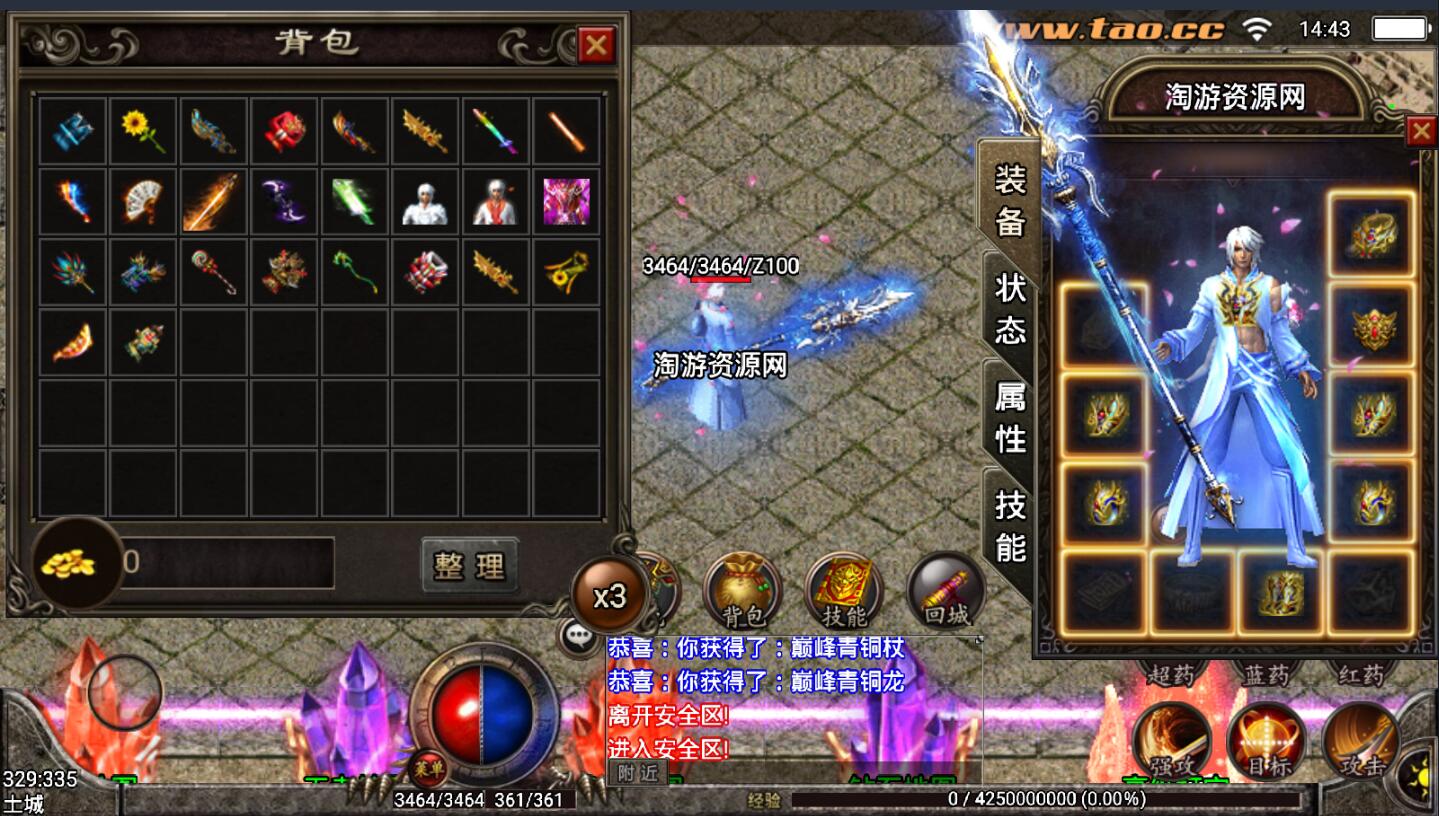Select the paper folding fan item
The image size is (1439, 816).
[143, 201]
